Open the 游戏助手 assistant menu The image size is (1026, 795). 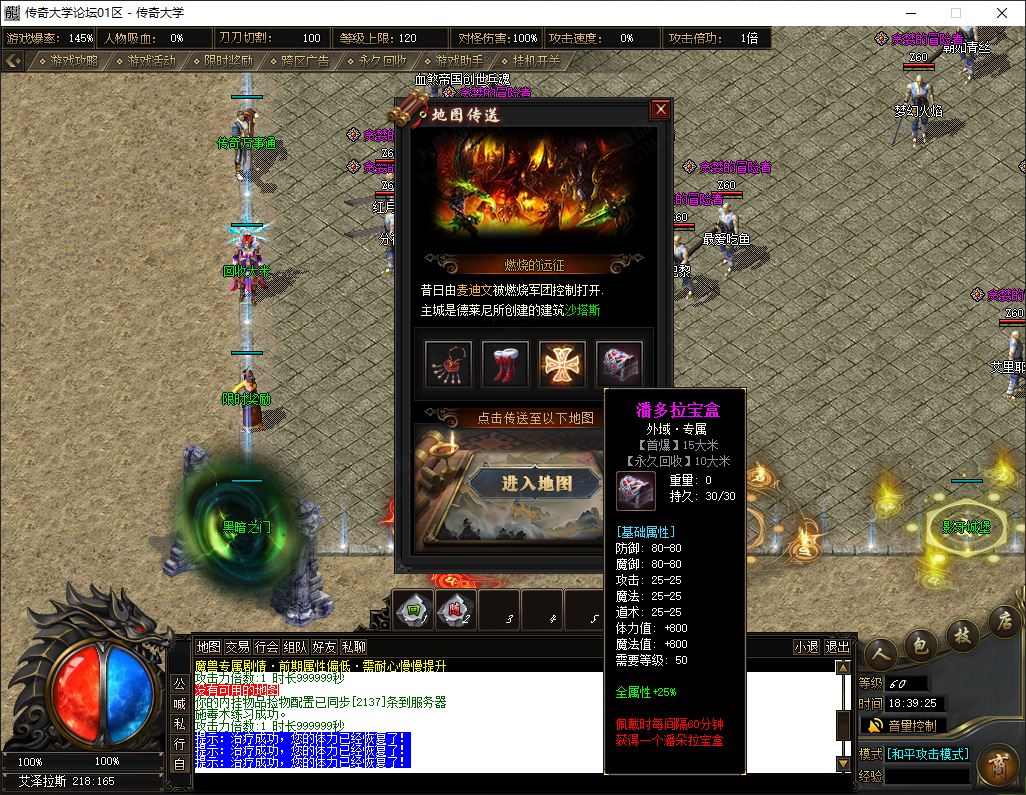[x=454, y=61]
